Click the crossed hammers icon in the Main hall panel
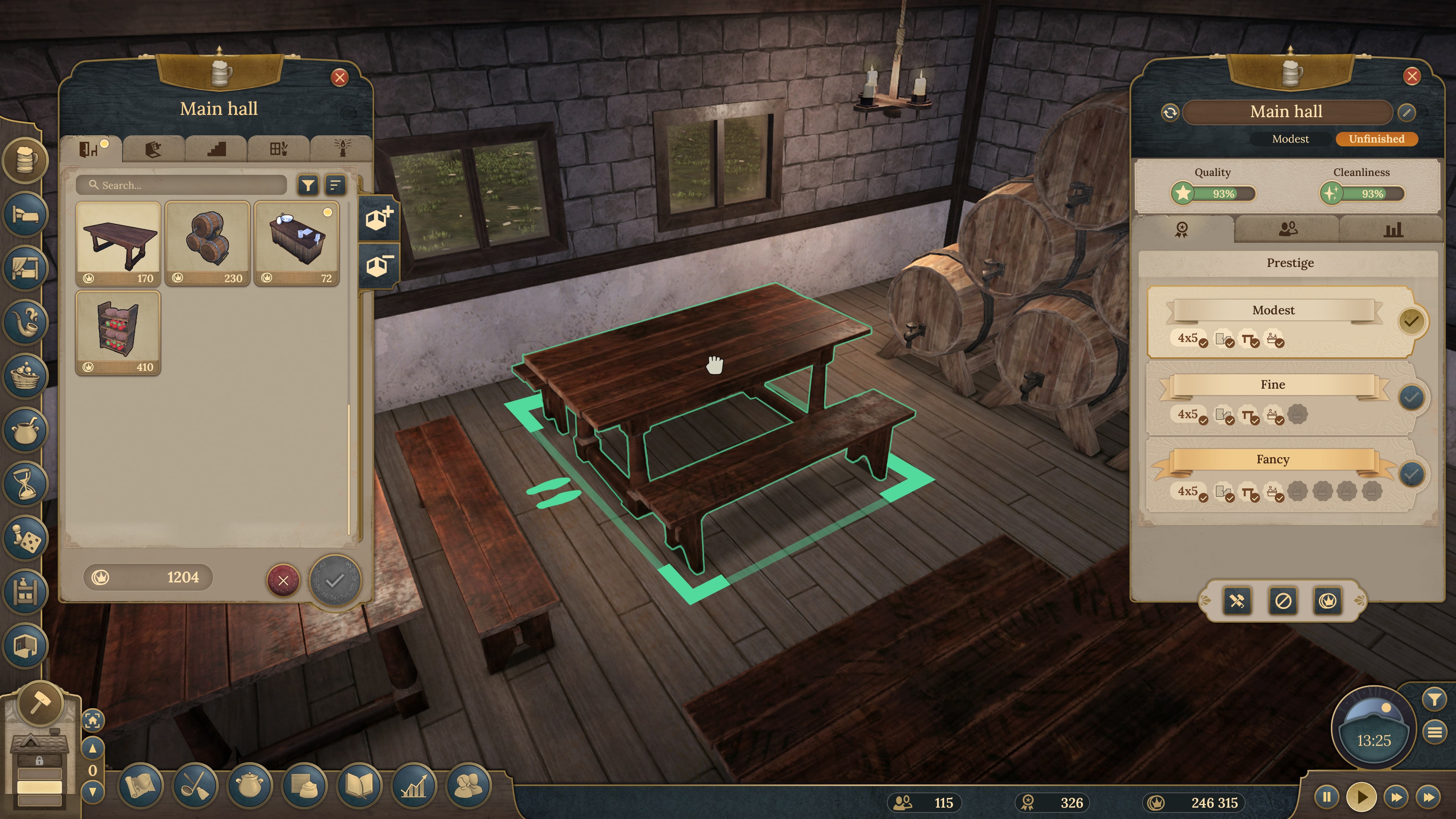 1237,601
